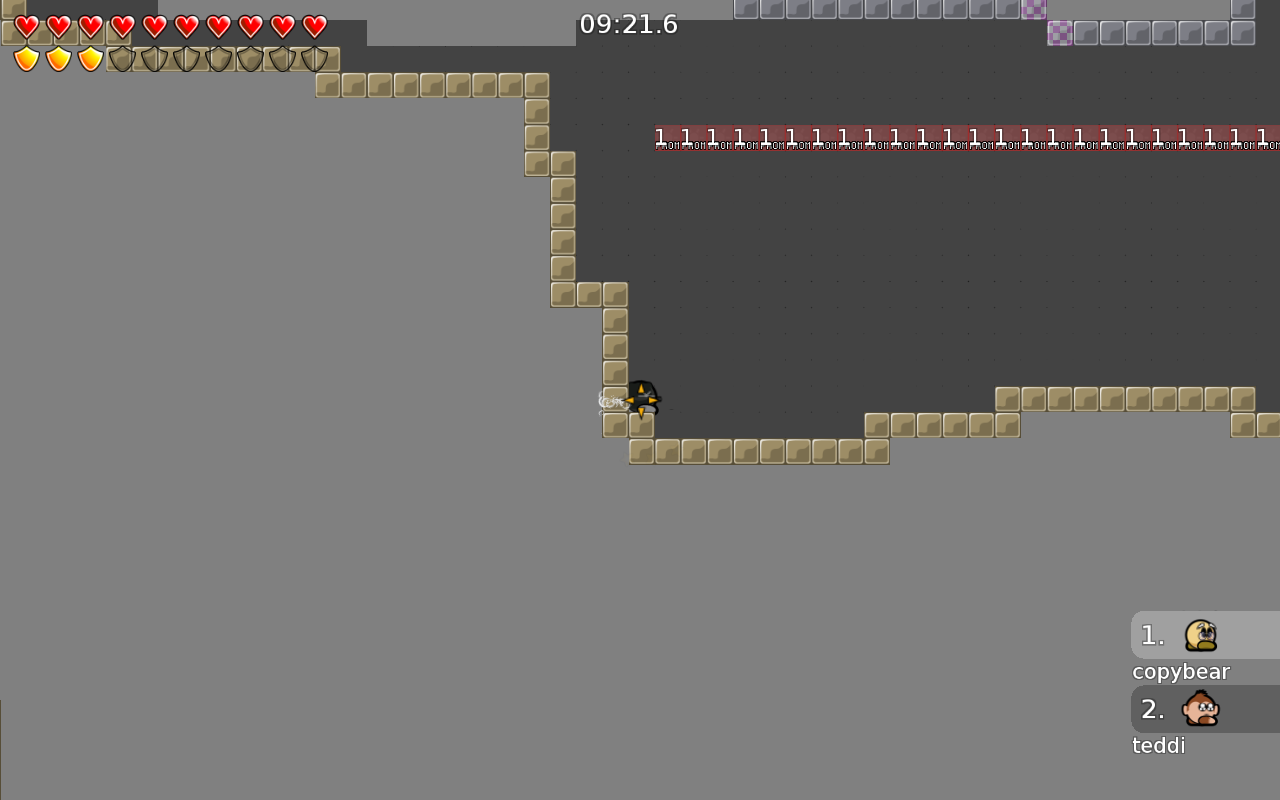
Task: Select the last heart in the health bar
Action: [x=314, y=27]
